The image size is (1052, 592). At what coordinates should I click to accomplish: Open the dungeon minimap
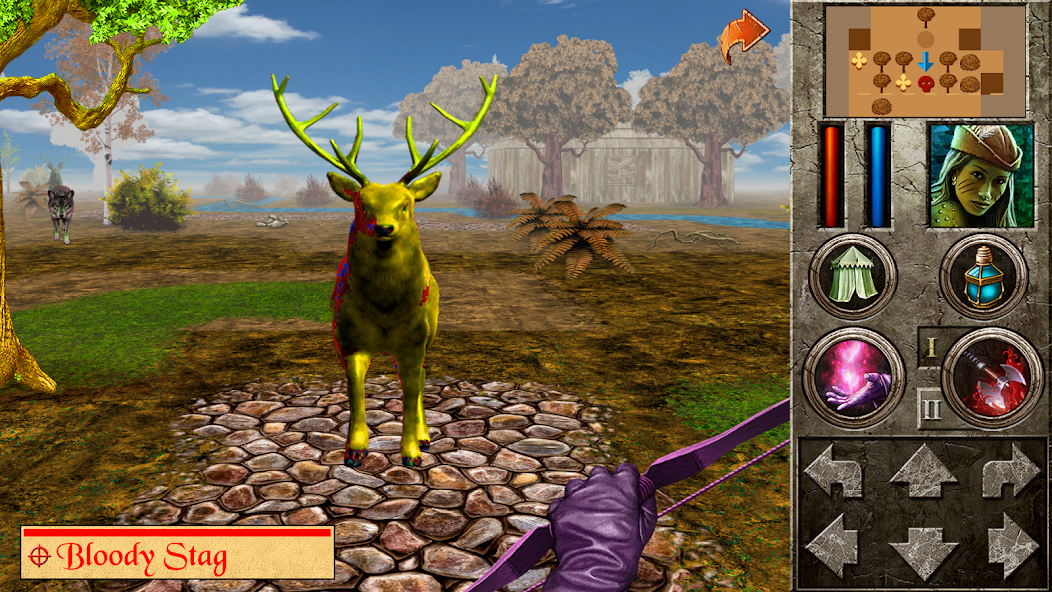925,60
